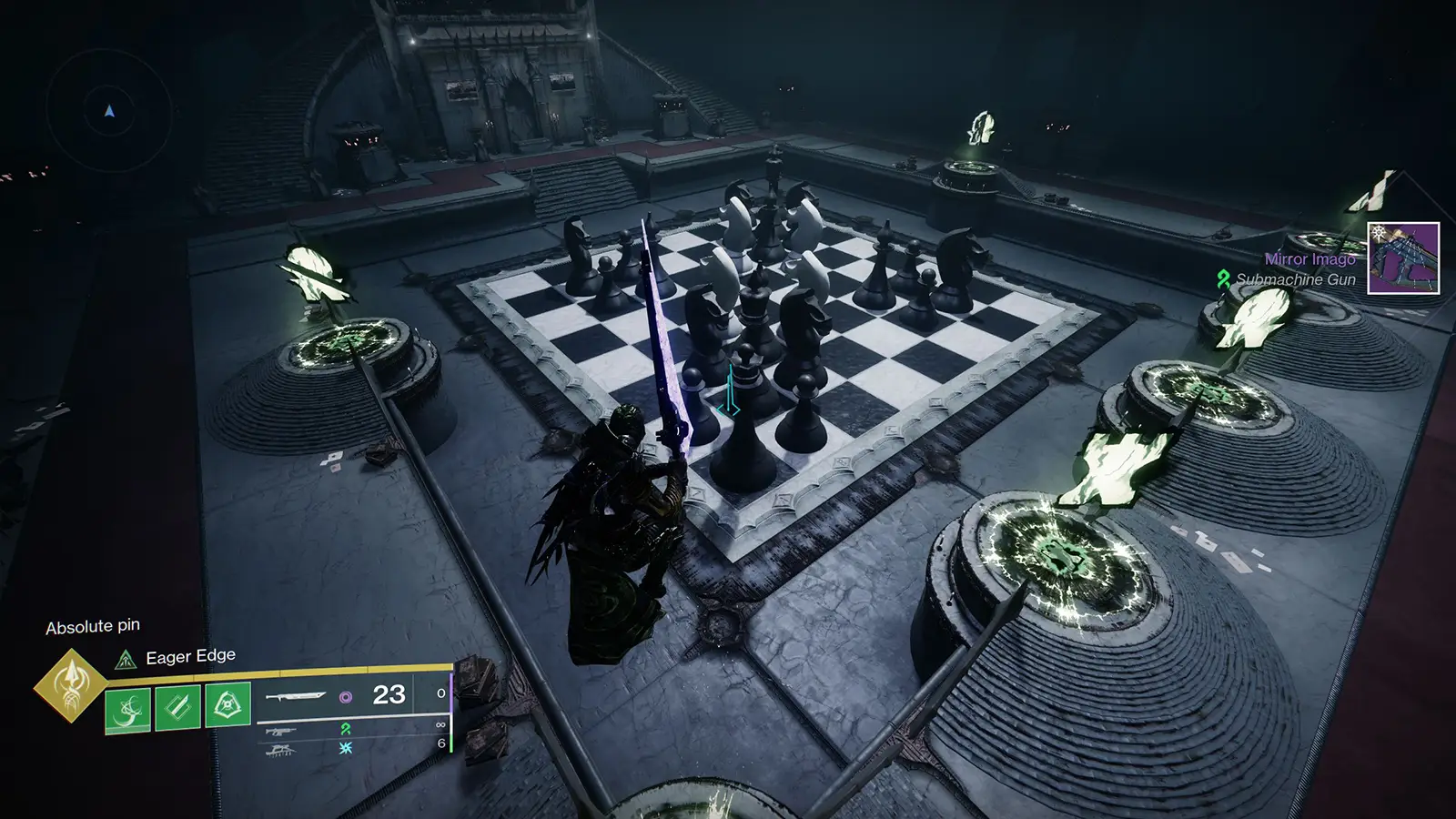
Task: Click the heavy ammo count showing 6
Action: click(440, 742)
